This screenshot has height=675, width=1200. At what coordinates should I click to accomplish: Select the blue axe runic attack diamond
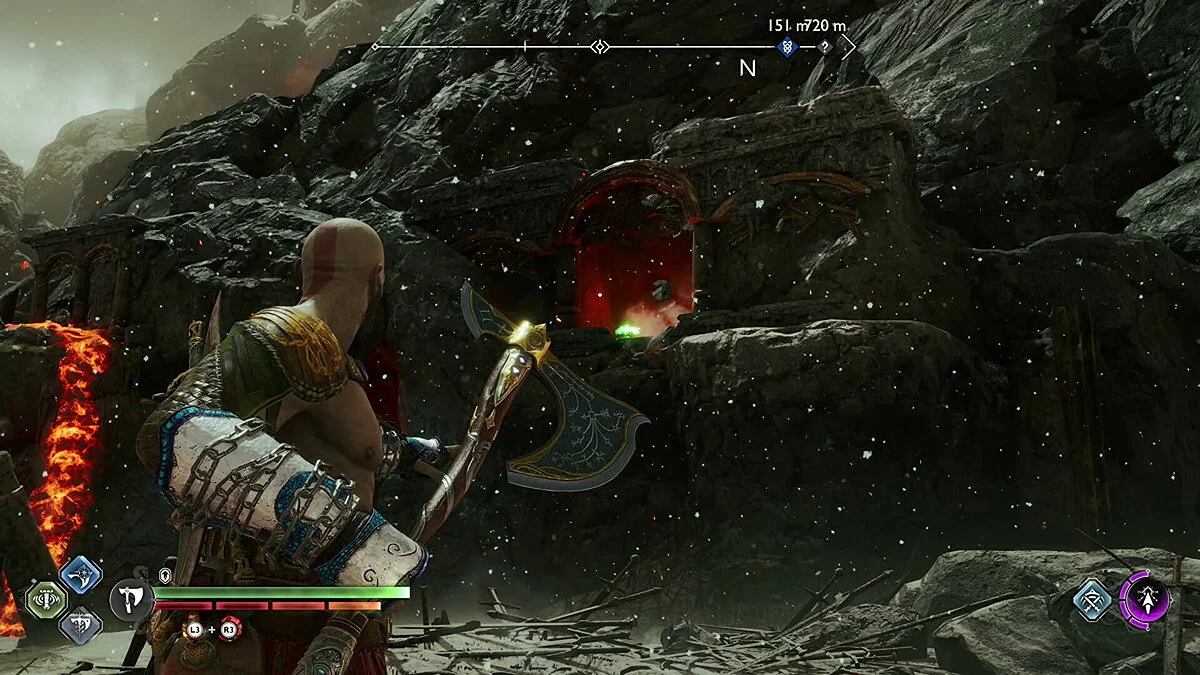(x=80, y=575)
